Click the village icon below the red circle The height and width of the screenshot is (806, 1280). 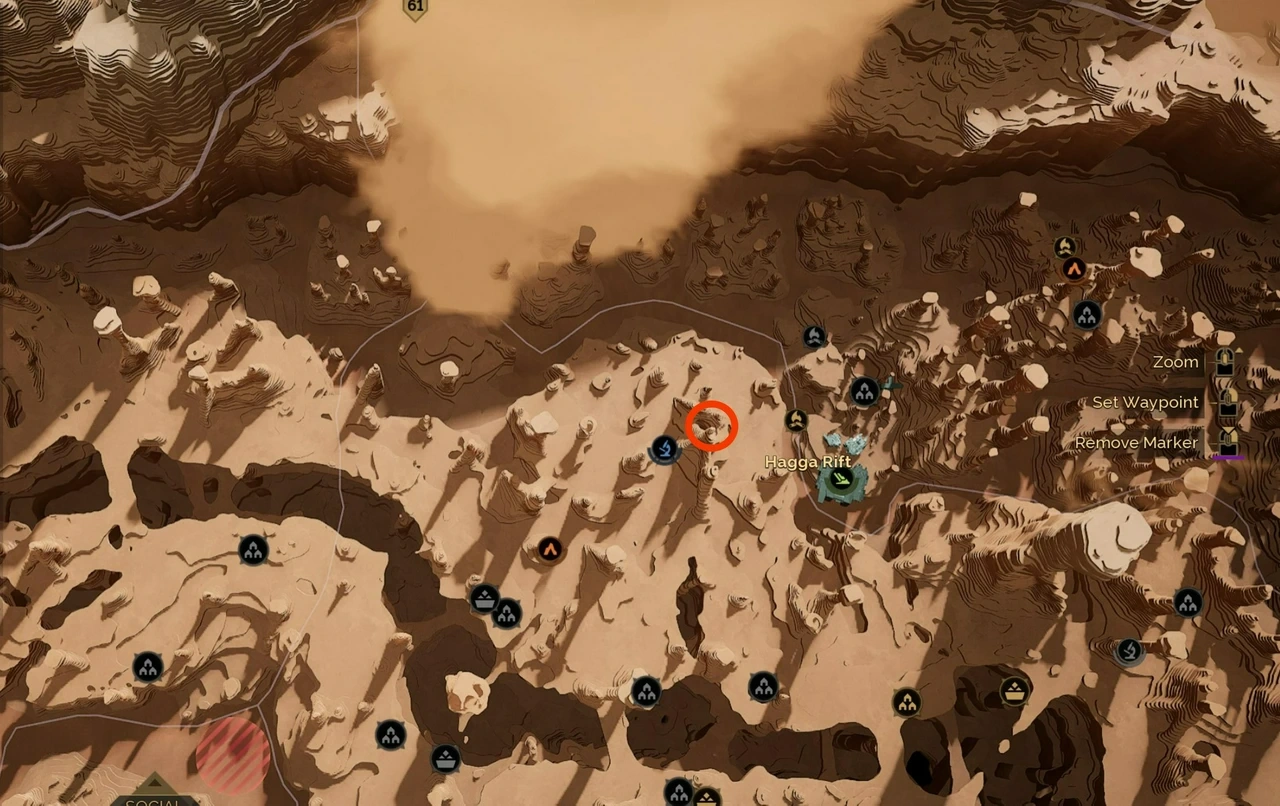(x=763, y=687)
